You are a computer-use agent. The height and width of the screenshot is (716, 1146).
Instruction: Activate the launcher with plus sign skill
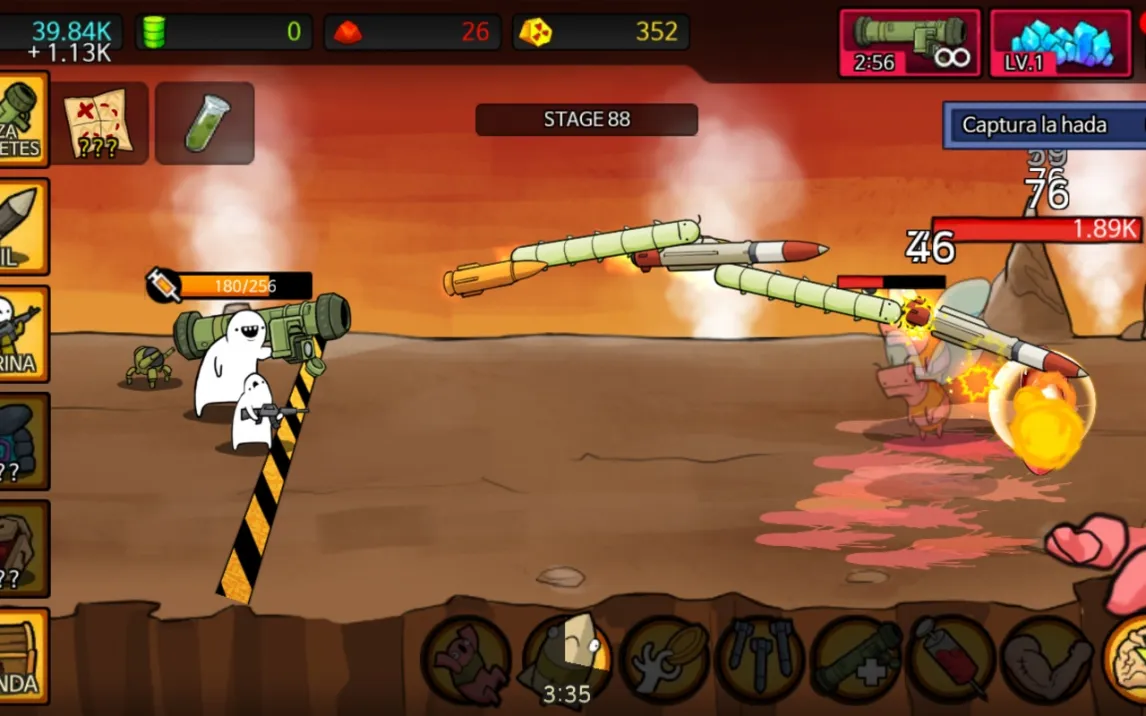(856, 660)
